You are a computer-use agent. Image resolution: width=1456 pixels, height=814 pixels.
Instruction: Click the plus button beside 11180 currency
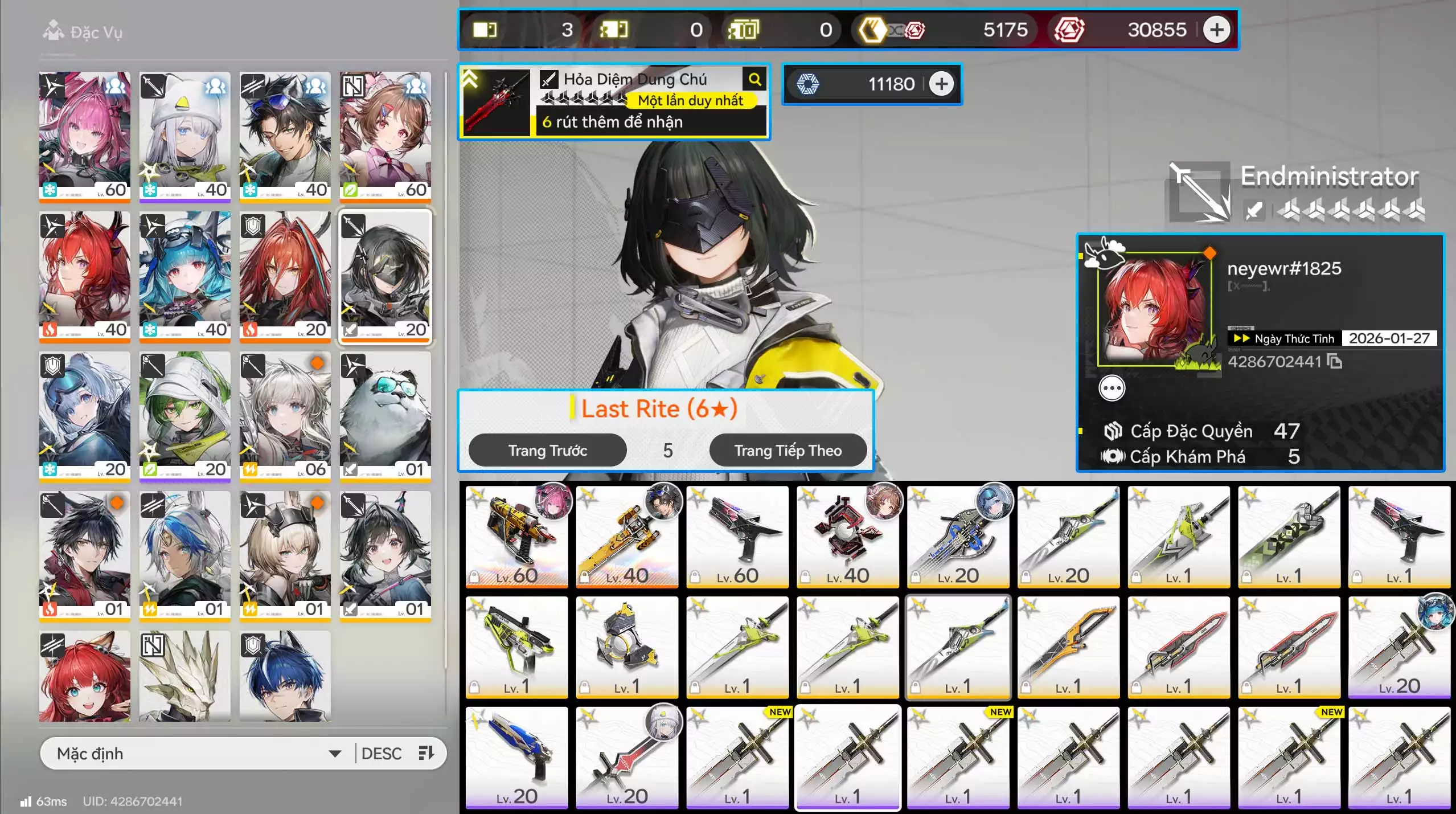[x=941, y=84]
